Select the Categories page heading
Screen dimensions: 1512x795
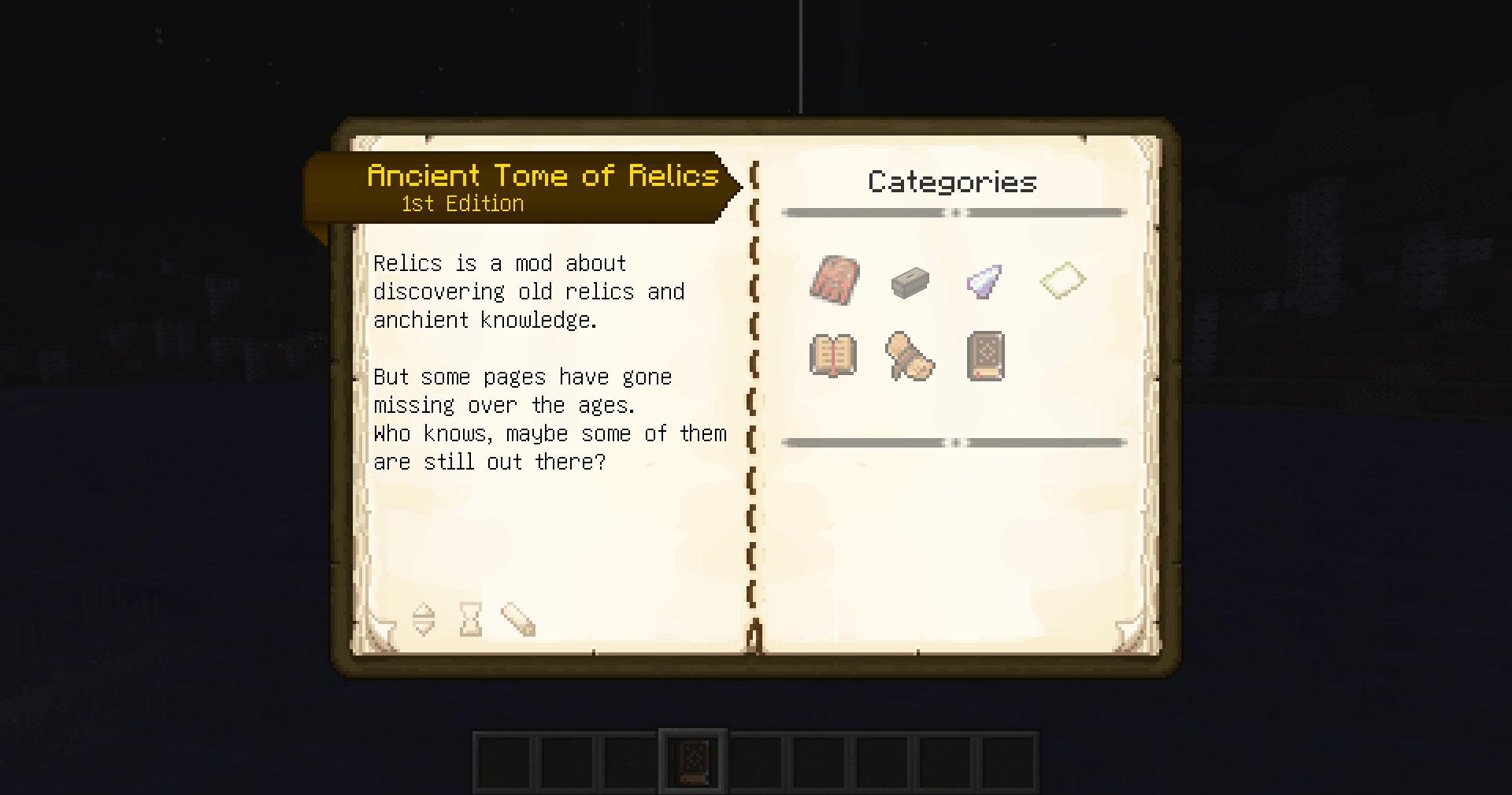coord(953,182)
